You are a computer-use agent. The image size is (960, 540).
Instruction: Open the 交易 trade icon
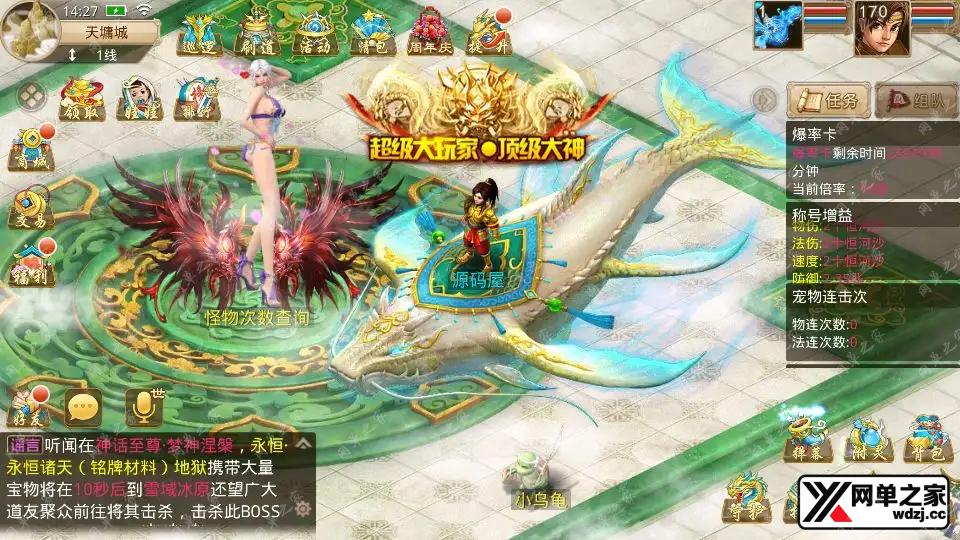coord(32,207)
